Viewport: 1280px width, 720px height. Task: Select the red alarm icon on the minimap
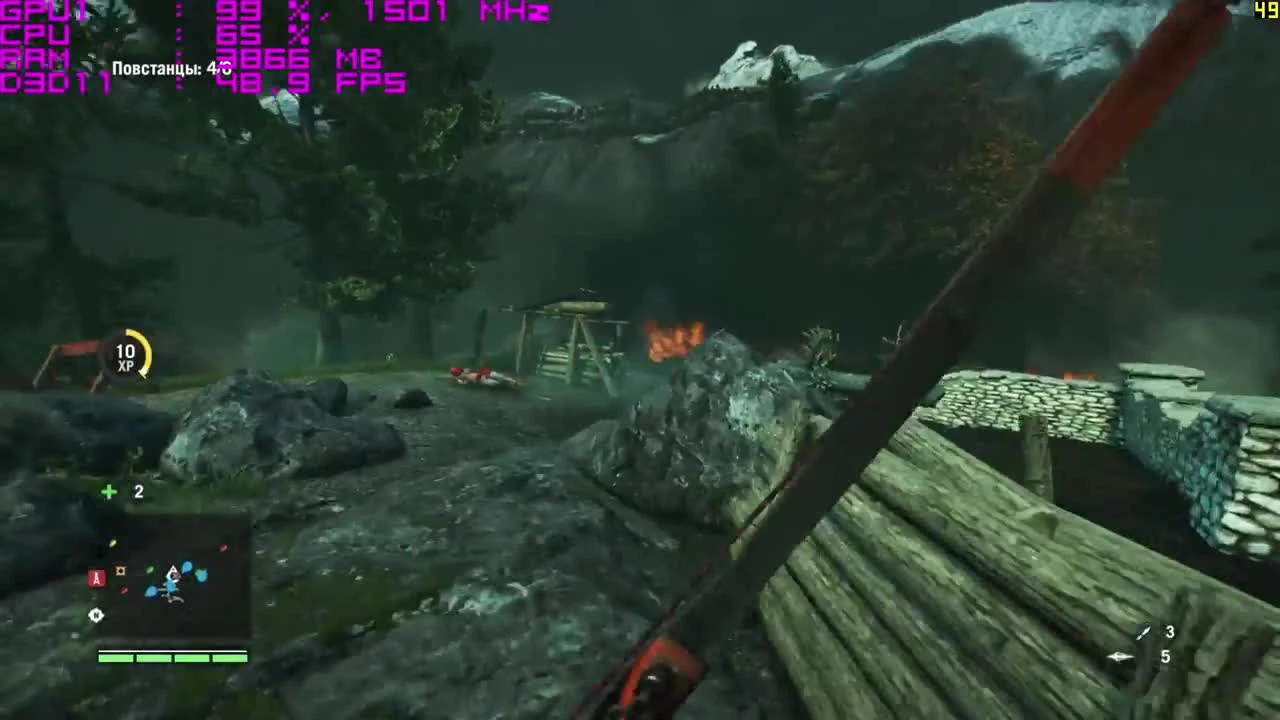tap(97, 578)
